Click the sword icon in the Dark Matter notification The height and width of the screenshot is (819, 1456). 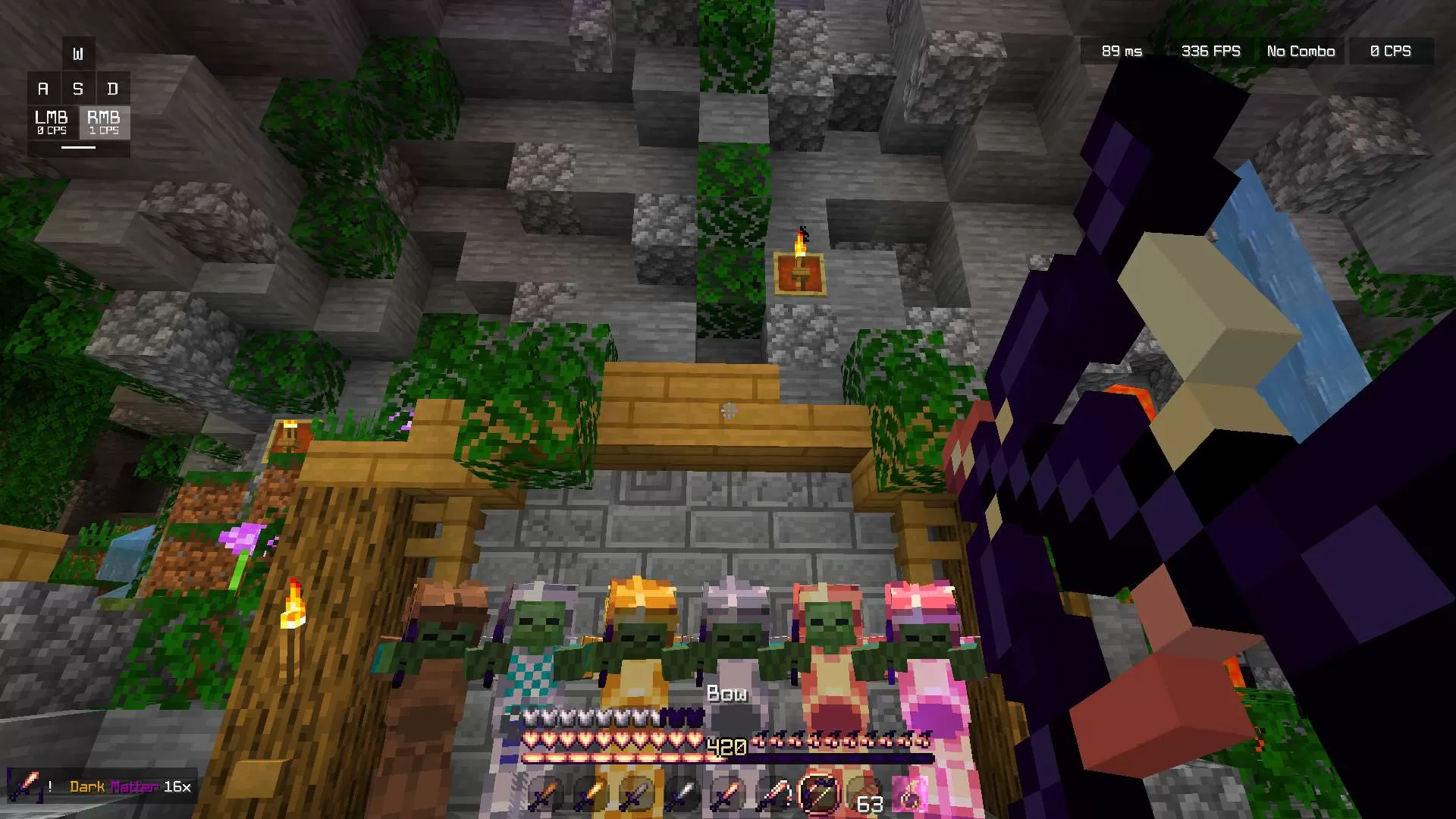[x=27, y=786]
